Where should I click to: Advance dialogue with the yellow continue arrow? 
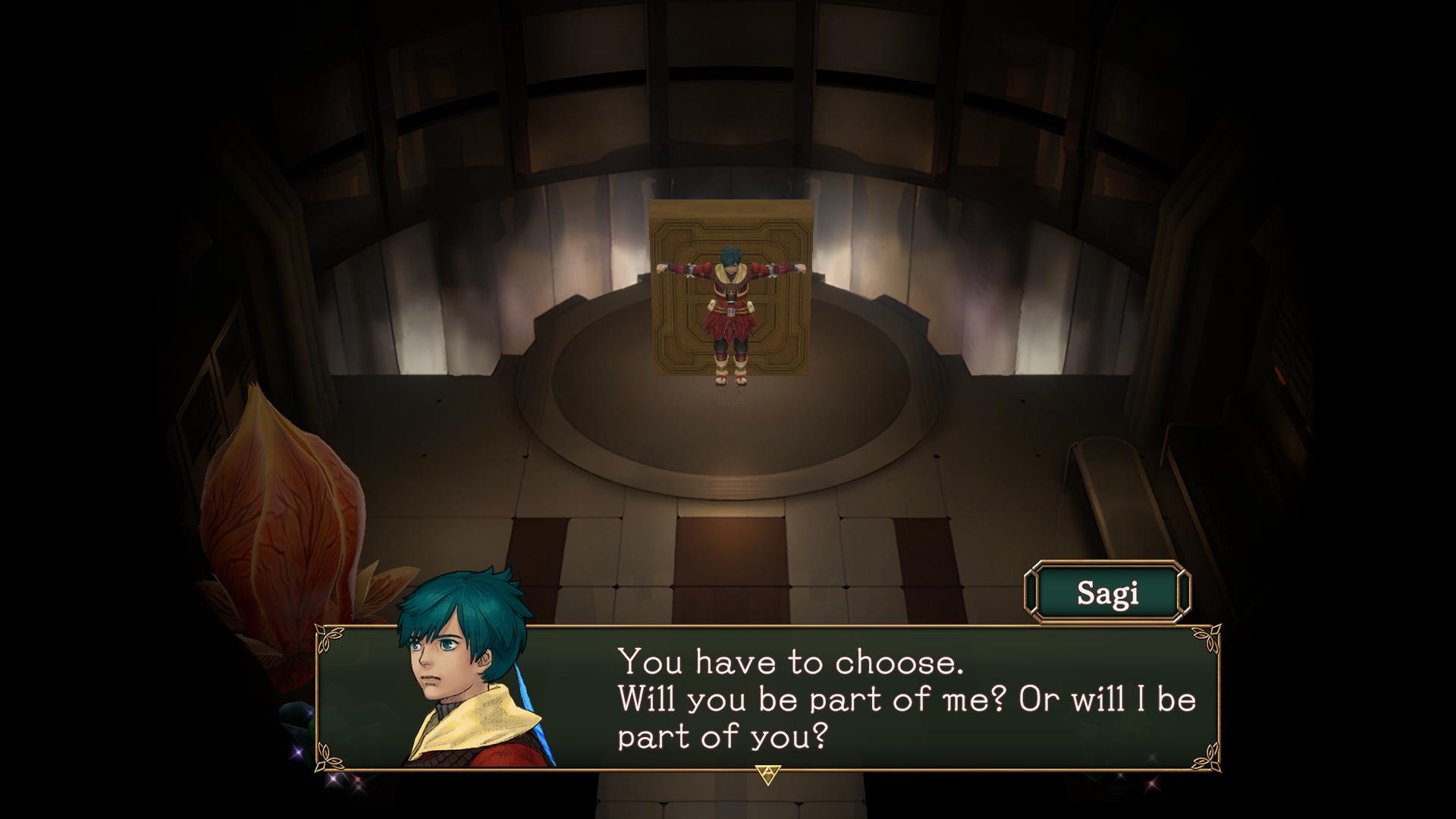point(767,774)
